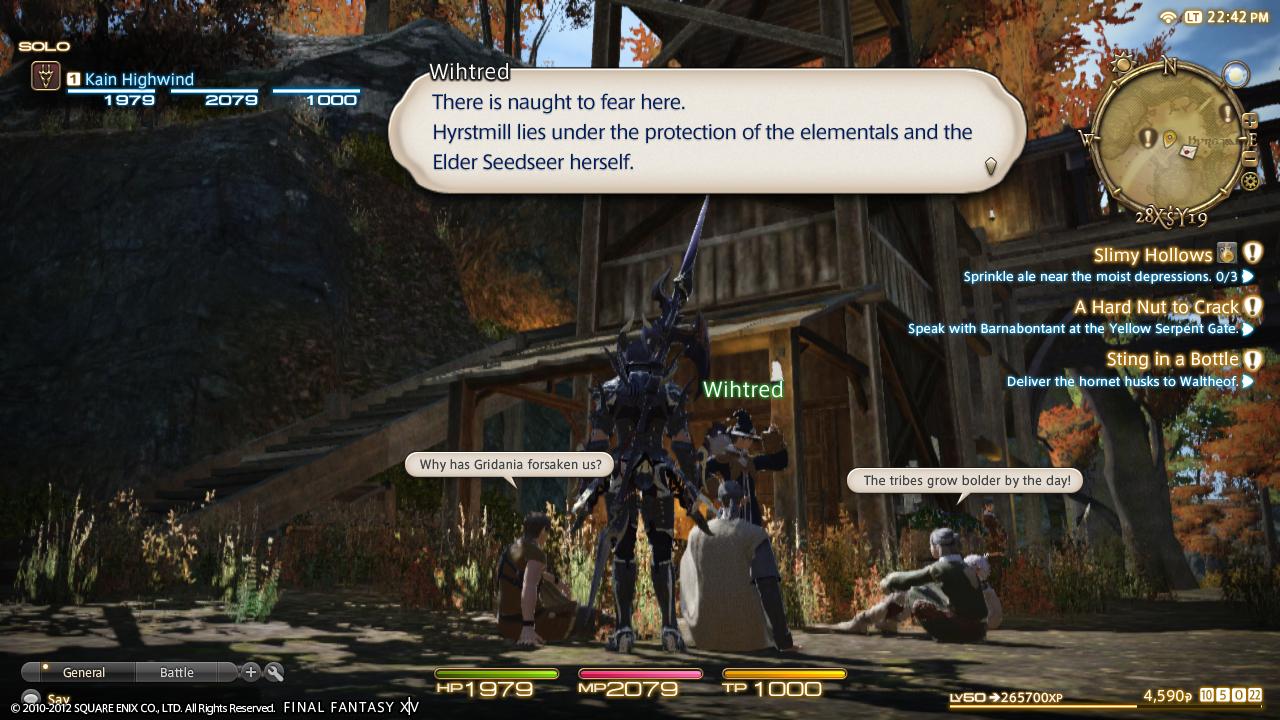Click the vial icon next to Slimy Hollows
Screen dimensions: 1280x720
tap(1225, 255)
